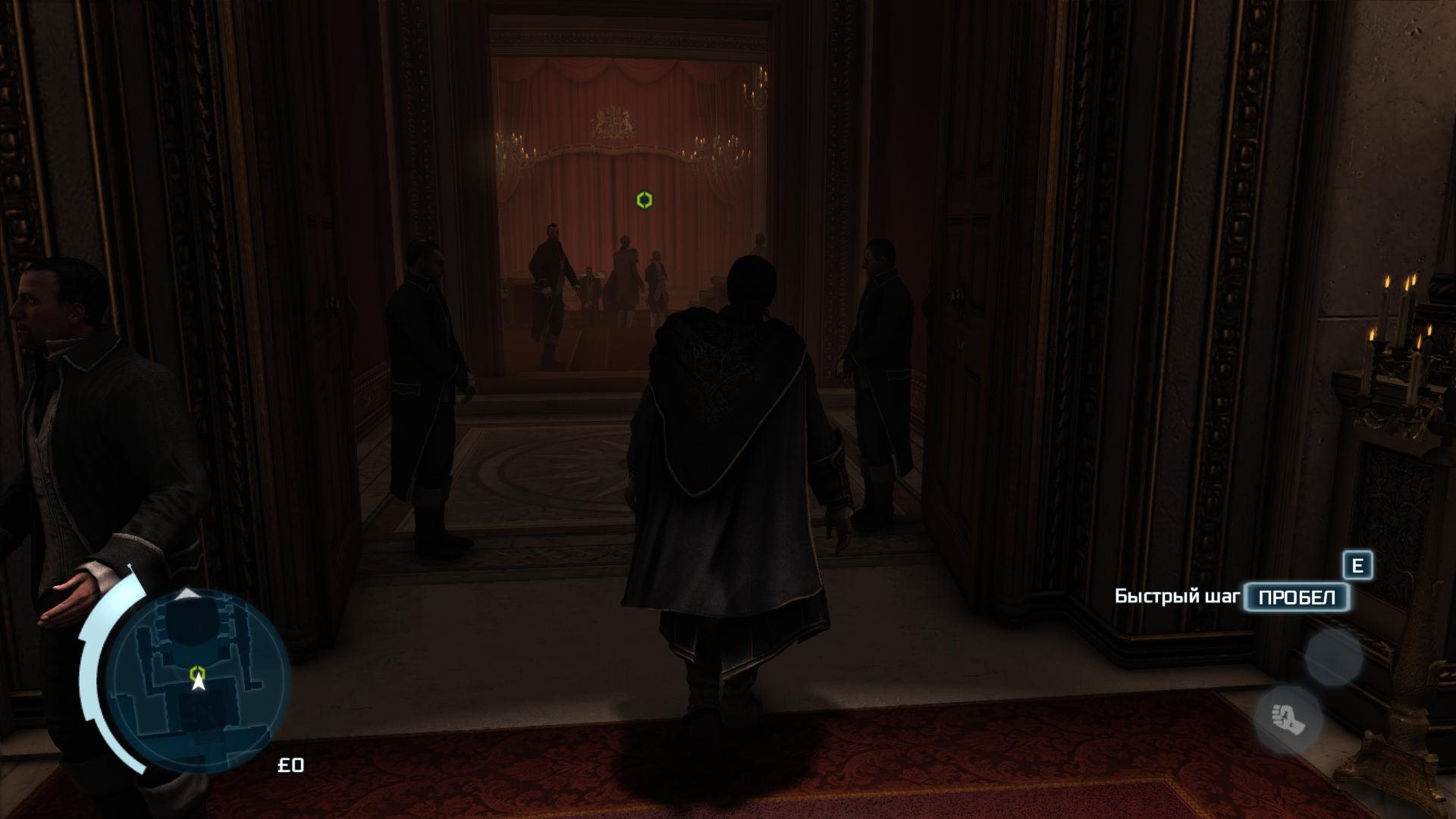The width and height of the screenshot is (1456, 819).
Task: Click the green objective marker
Action: tap(644, 199)
